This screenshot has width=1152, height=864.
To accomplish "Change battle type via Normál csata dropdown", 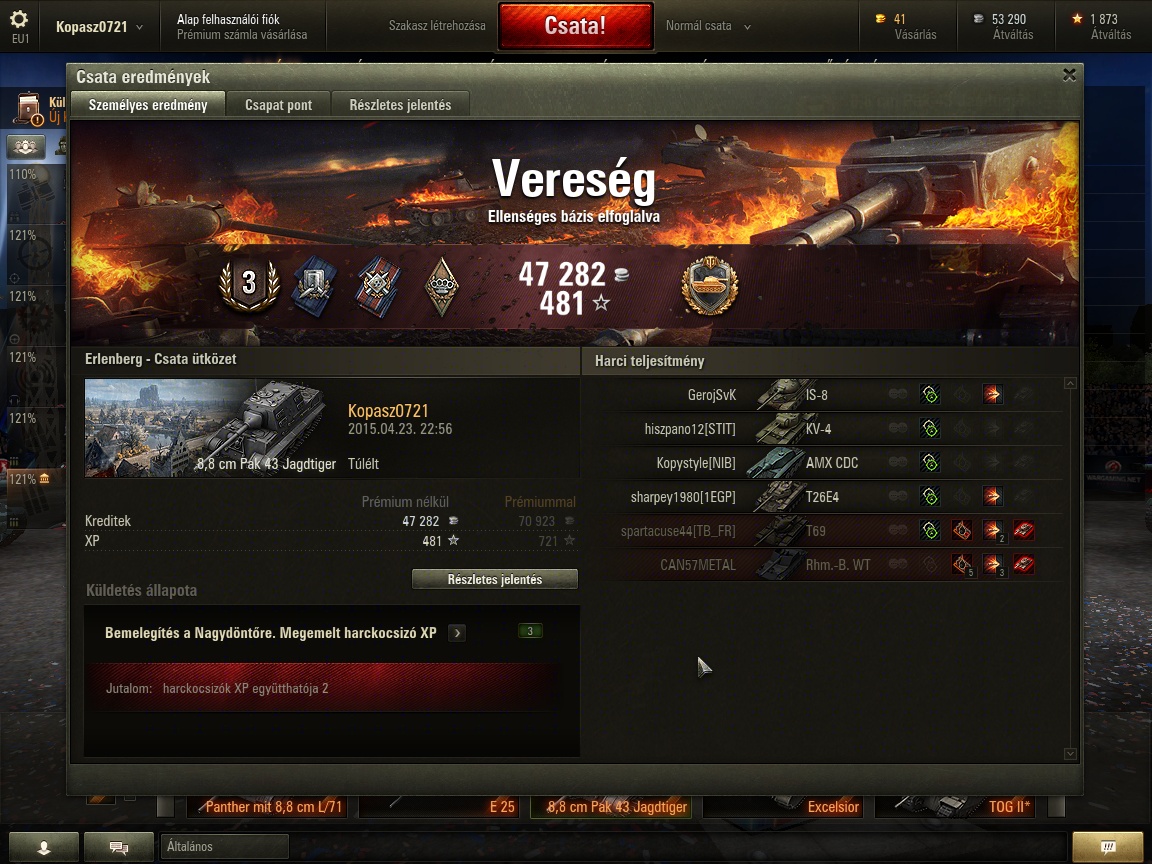I will coord(708,26).
